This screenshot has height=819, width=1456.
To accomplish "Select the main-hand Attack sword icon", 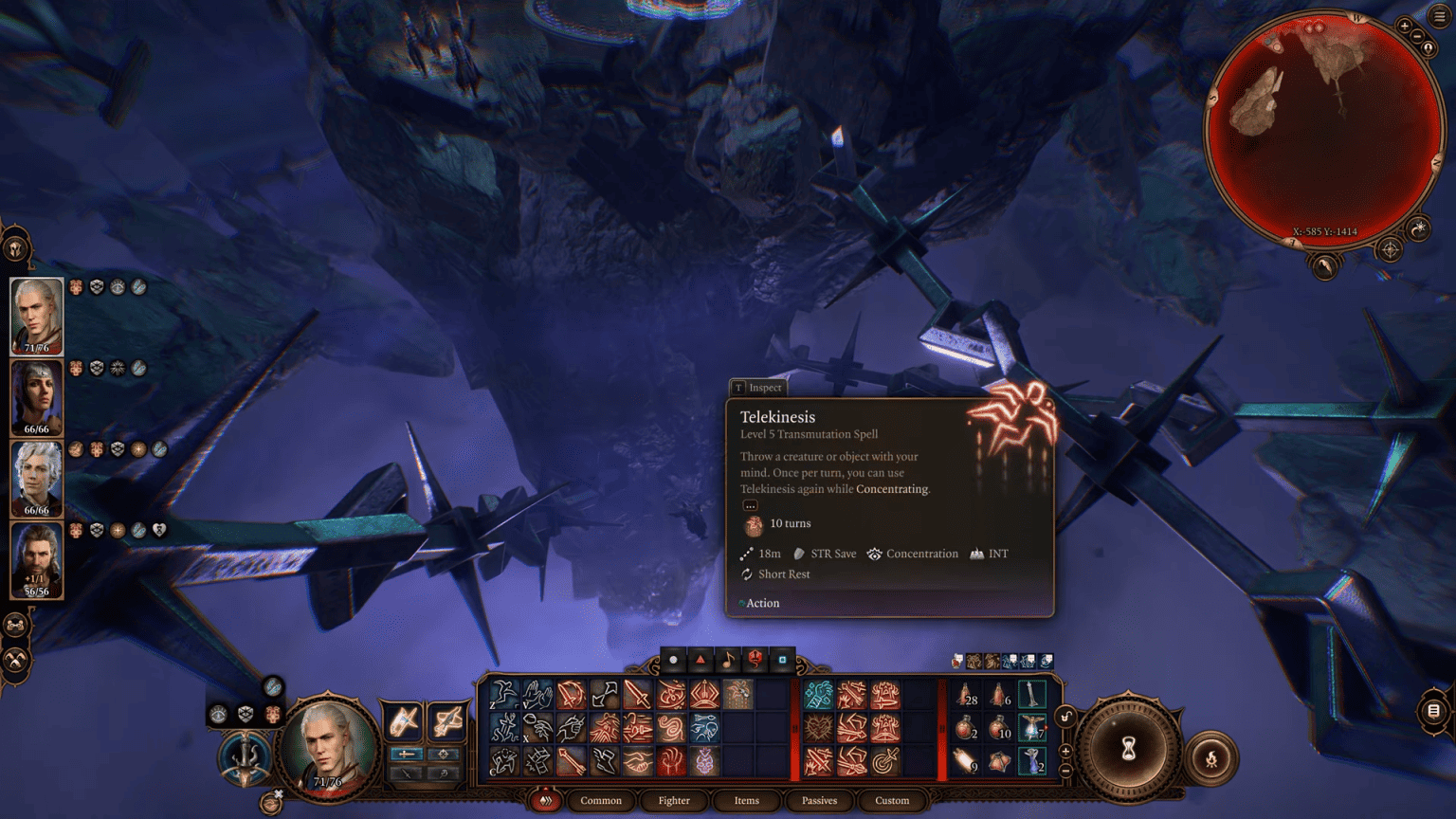I will point(638,694).
